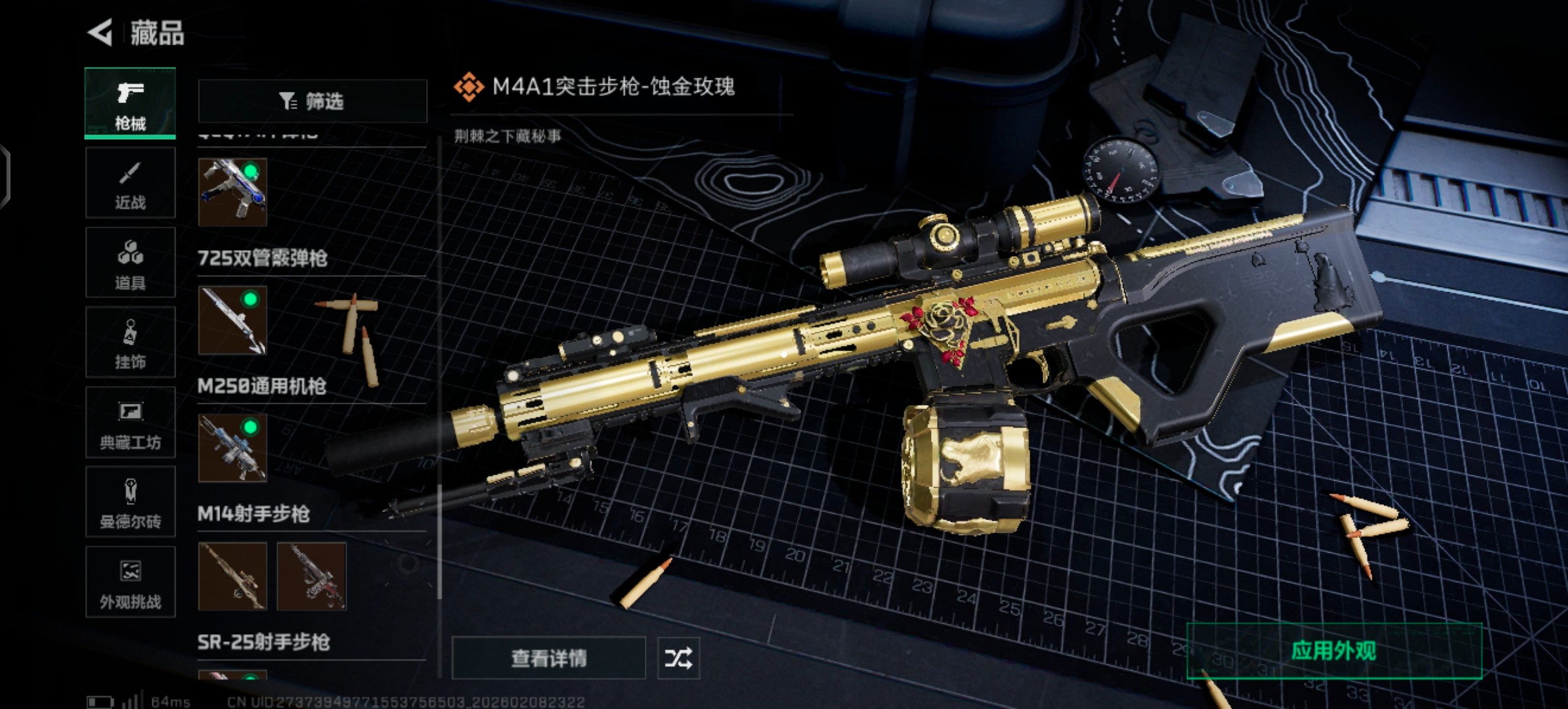Open the 近战 melee tab
Screen dimensions: 1568x709
[130, 183]
